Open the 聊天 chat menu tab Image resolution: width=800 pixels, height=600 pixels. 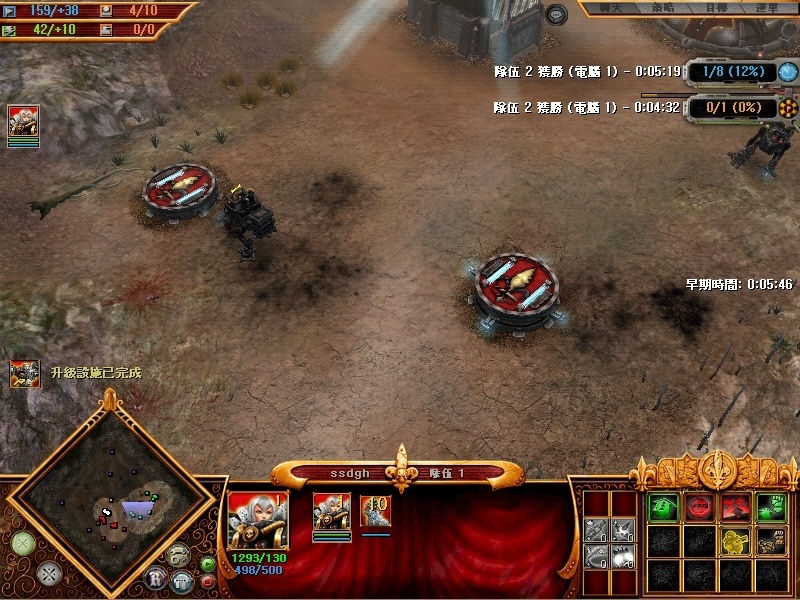pos(608,8)
